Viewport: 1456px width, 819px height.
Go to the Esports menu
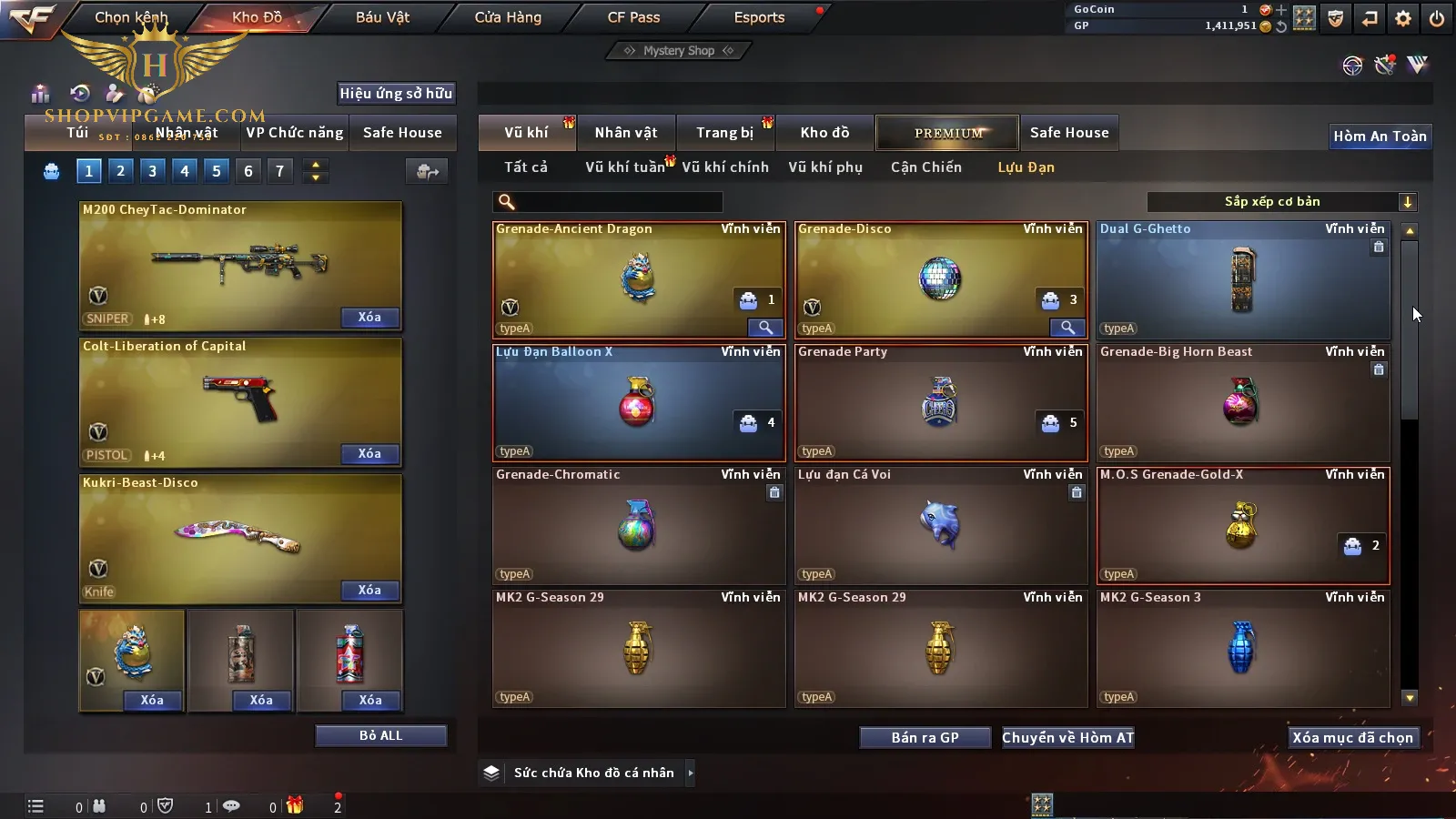click(759, 17)
